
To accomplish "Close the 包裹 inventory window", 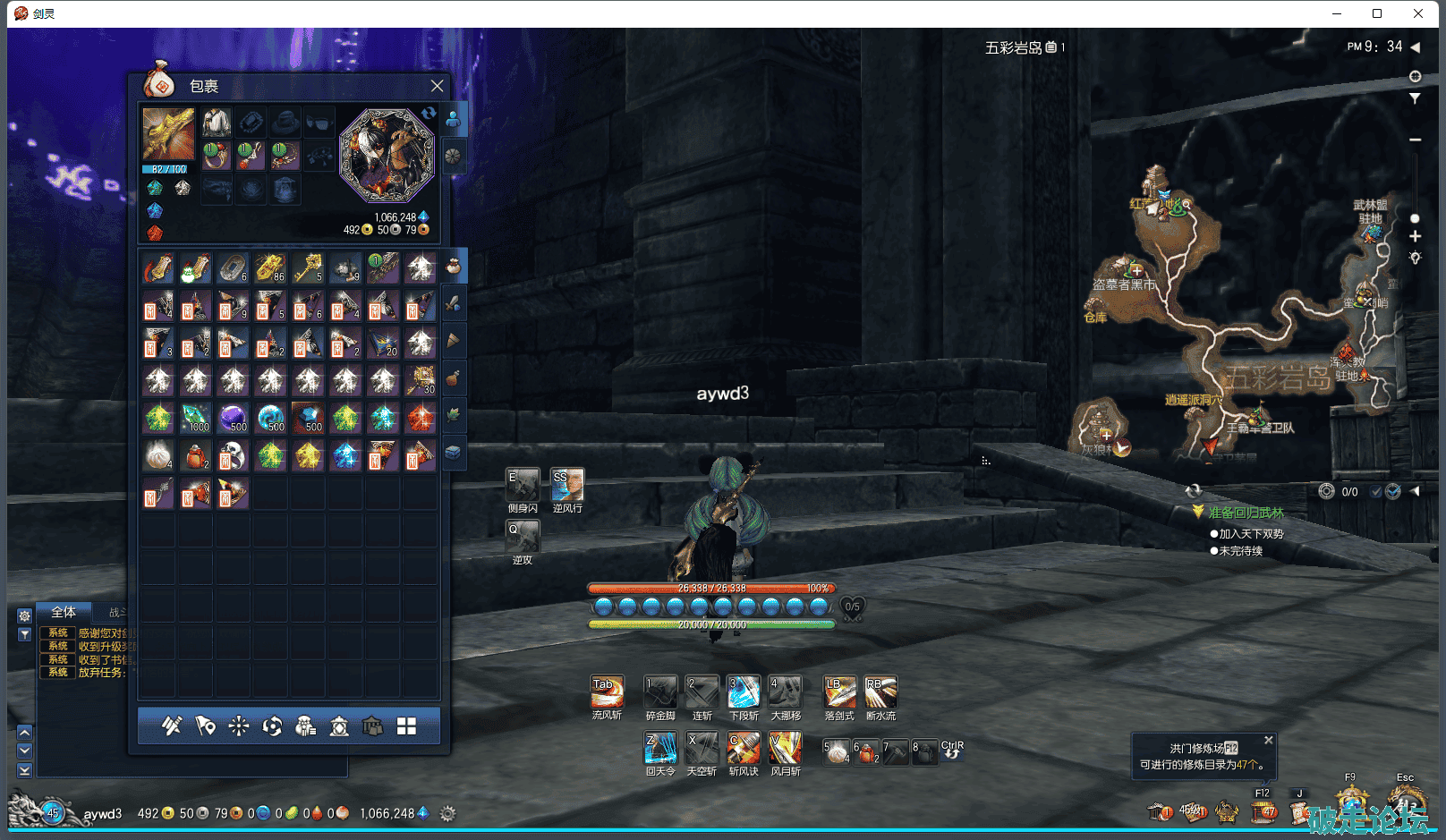I will 437,86.
